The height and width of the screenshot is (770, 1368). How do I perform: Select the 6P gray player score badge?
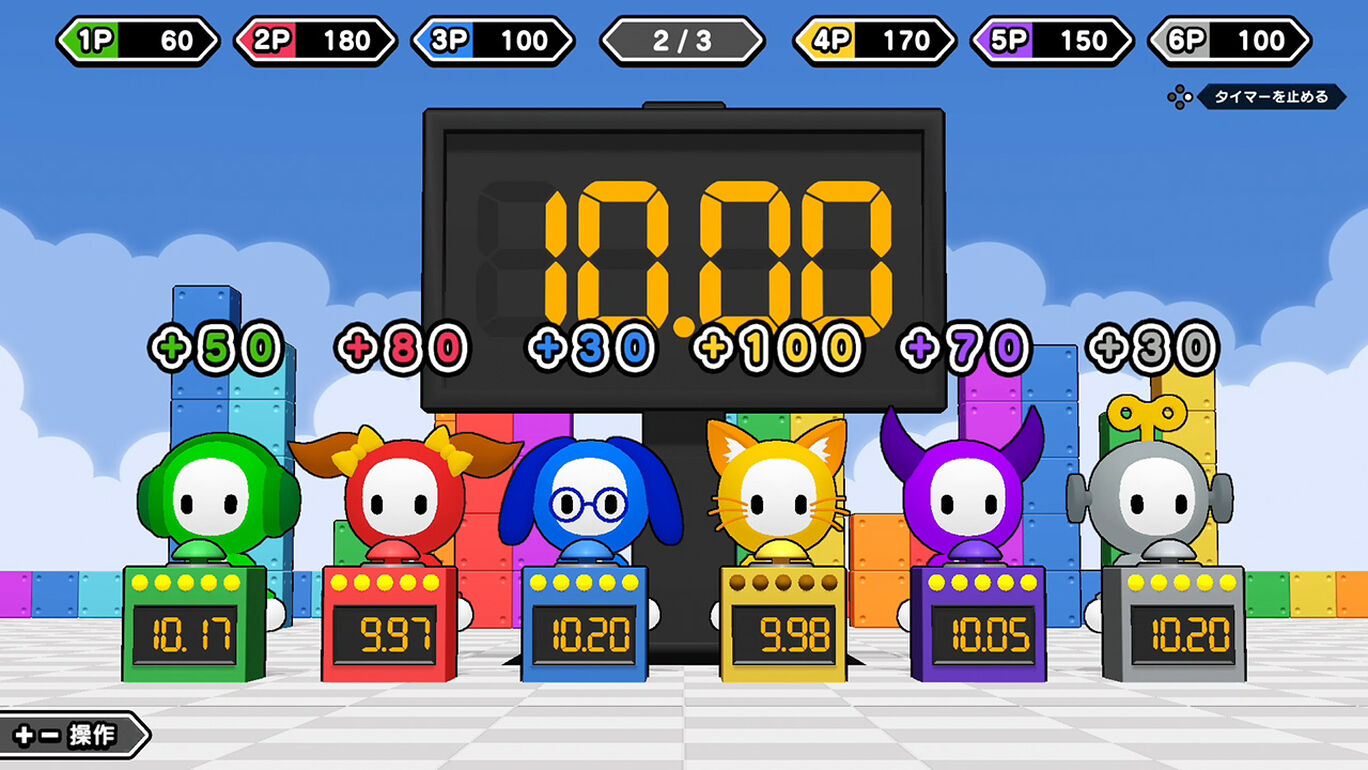tap(1228, 40)
